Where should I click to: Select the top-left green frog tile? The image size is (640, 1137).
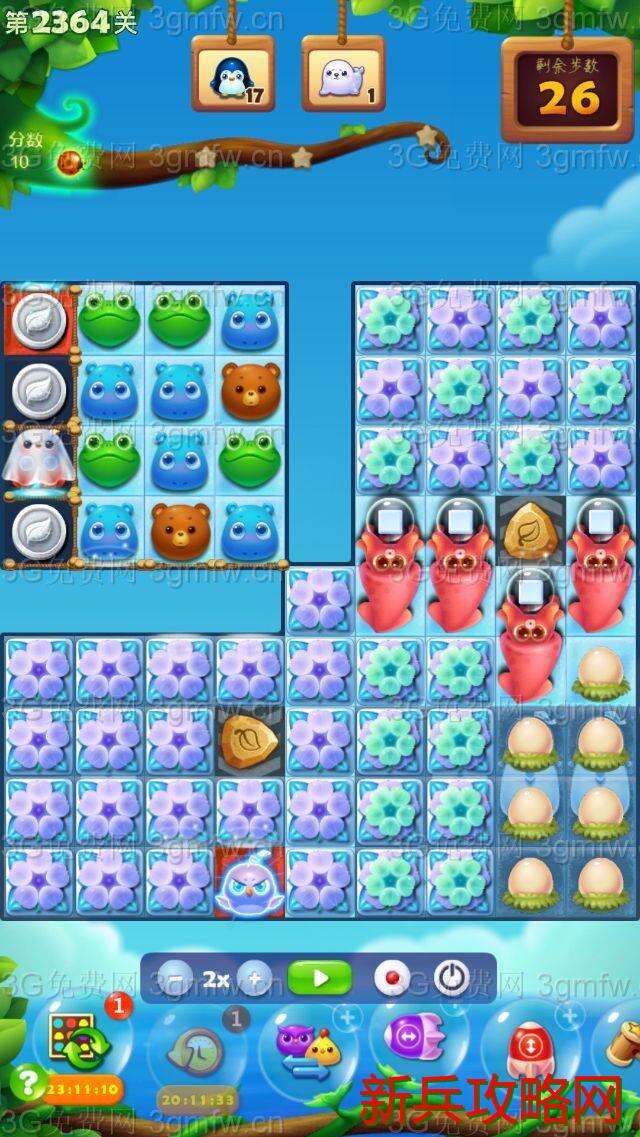pos(109,320)
